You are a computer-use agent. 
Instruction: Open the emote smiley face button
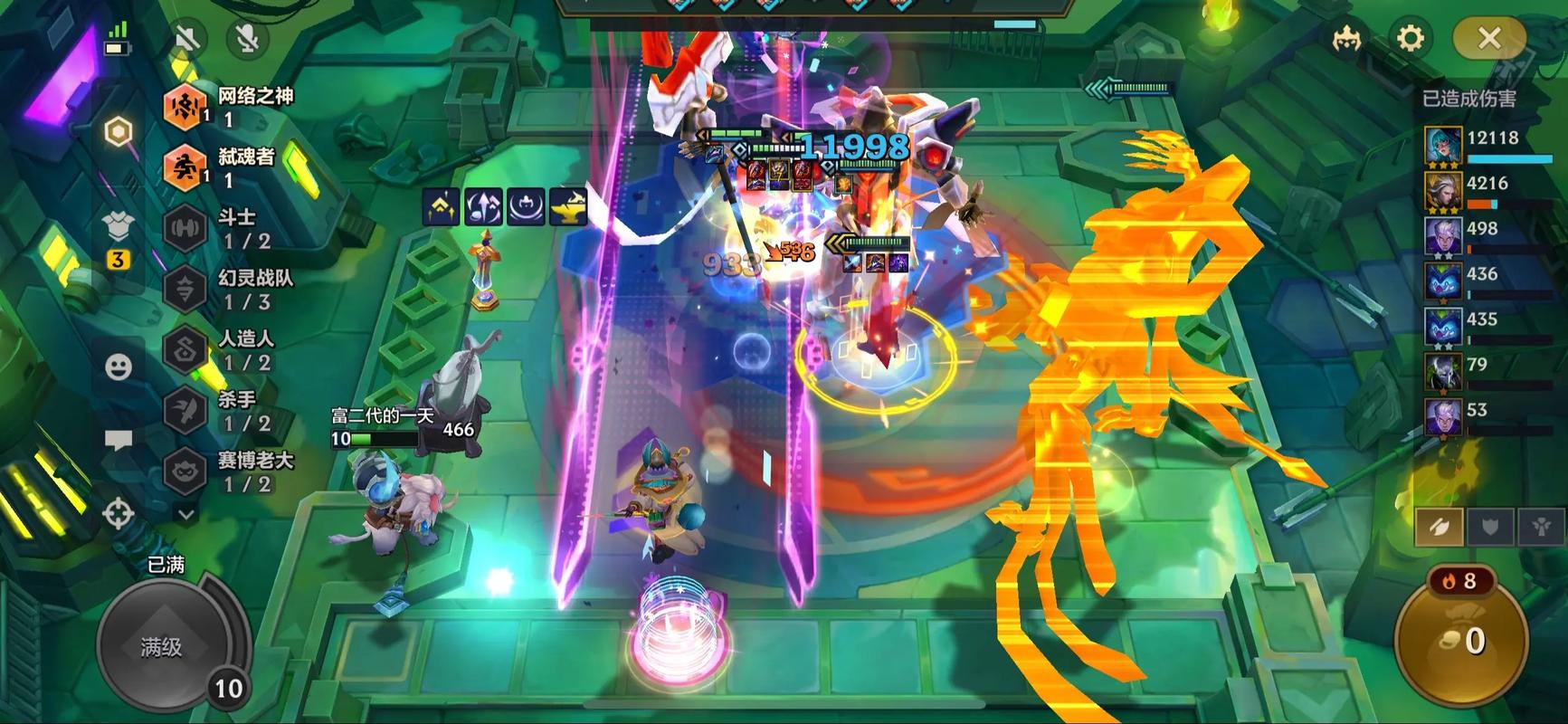[119, 367]
